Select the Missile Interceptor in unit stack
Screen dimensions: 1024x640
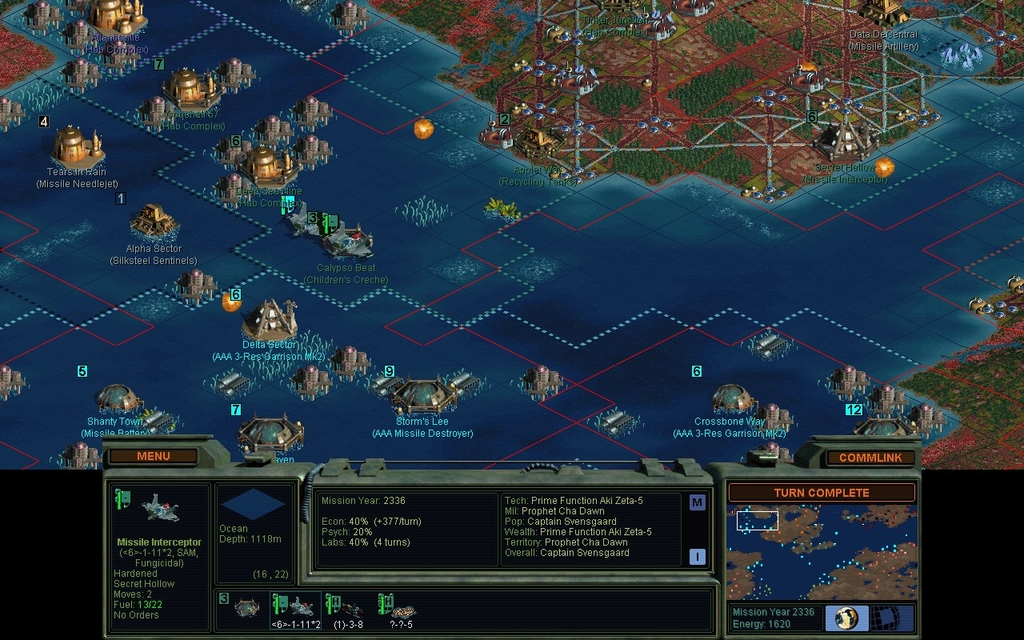297,607
